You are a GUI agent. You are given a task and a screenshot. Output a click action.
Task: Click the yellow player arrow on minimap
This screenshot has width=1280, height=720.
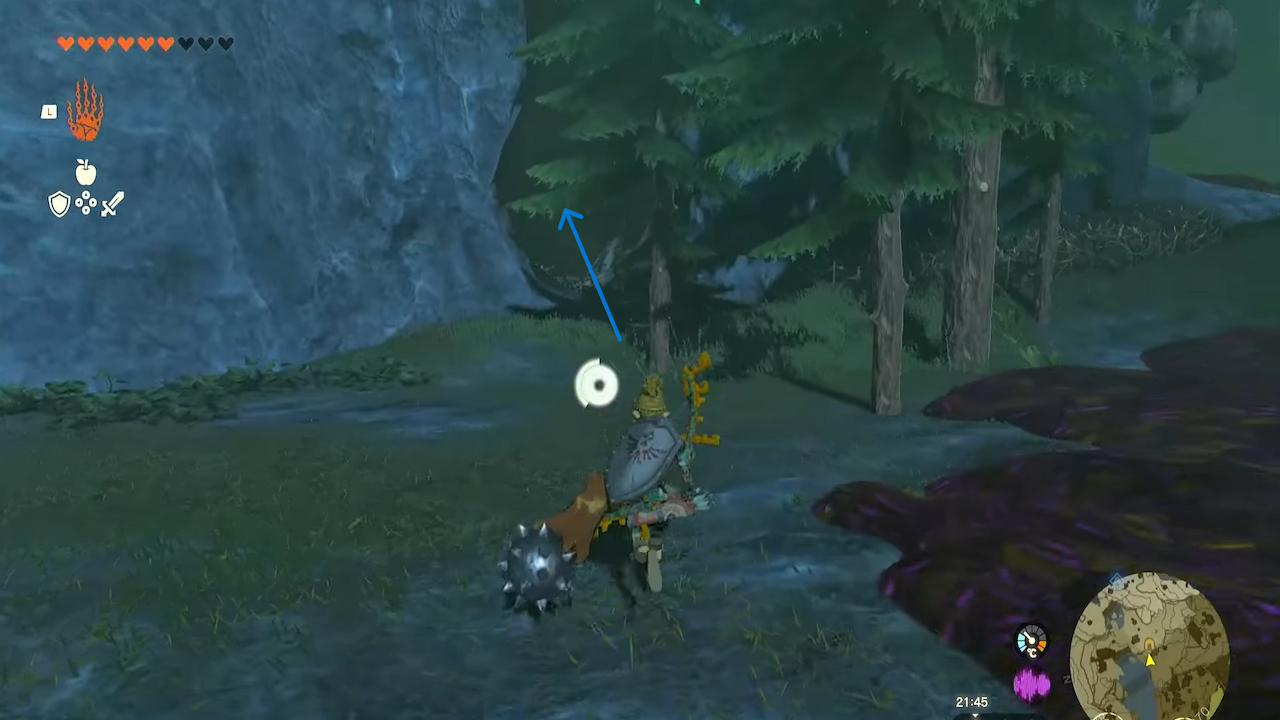[1149, 662]
